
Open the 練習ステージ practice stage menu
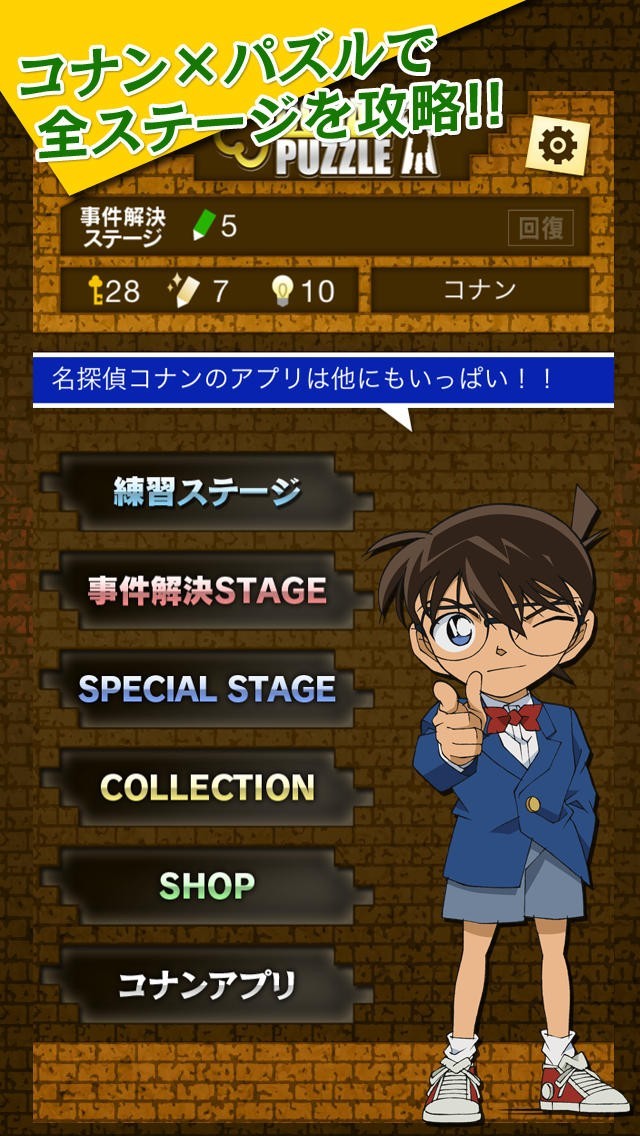206,492
